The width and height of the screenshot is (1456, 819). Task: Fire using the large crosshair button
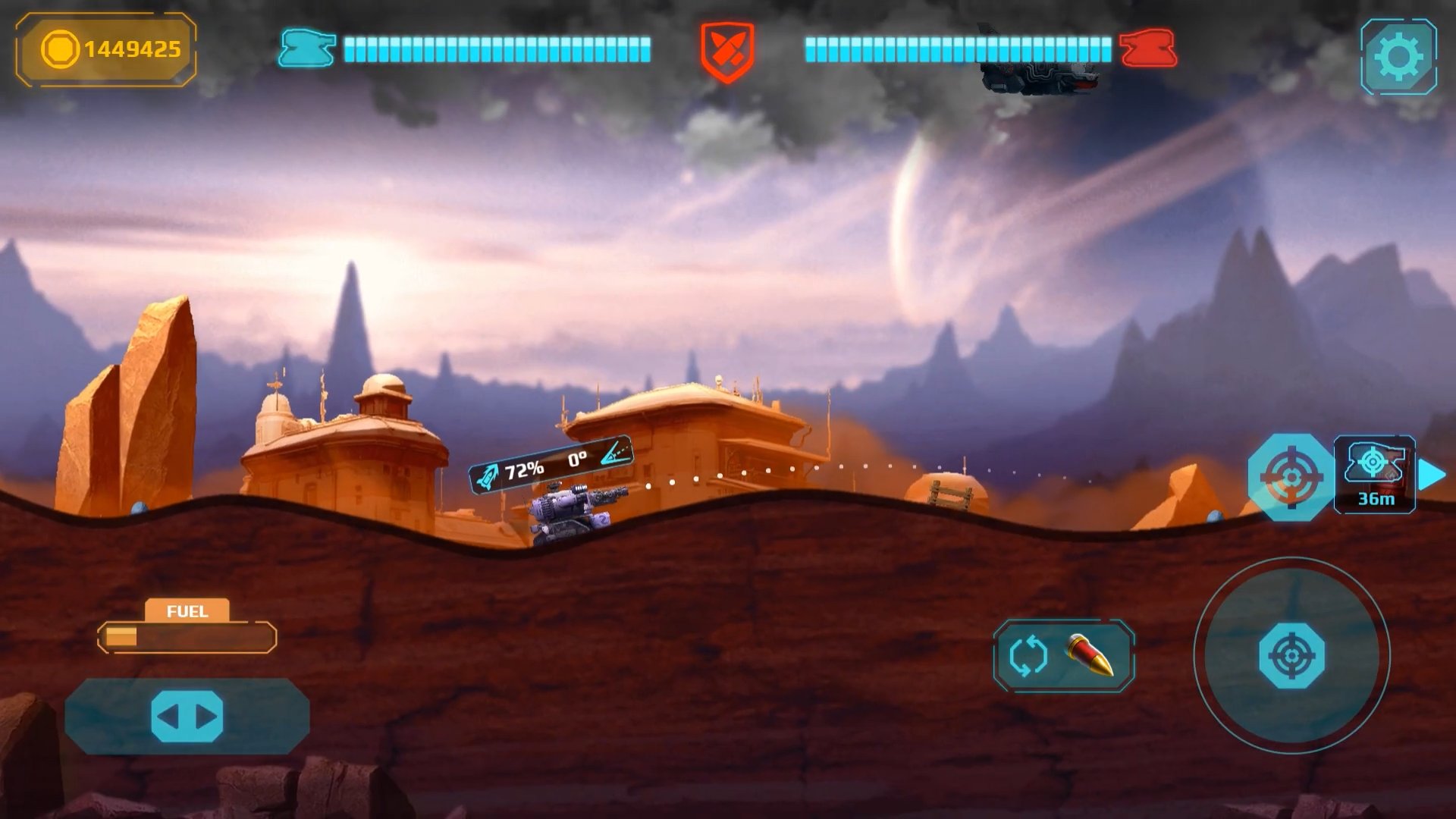click(1291, 656)
